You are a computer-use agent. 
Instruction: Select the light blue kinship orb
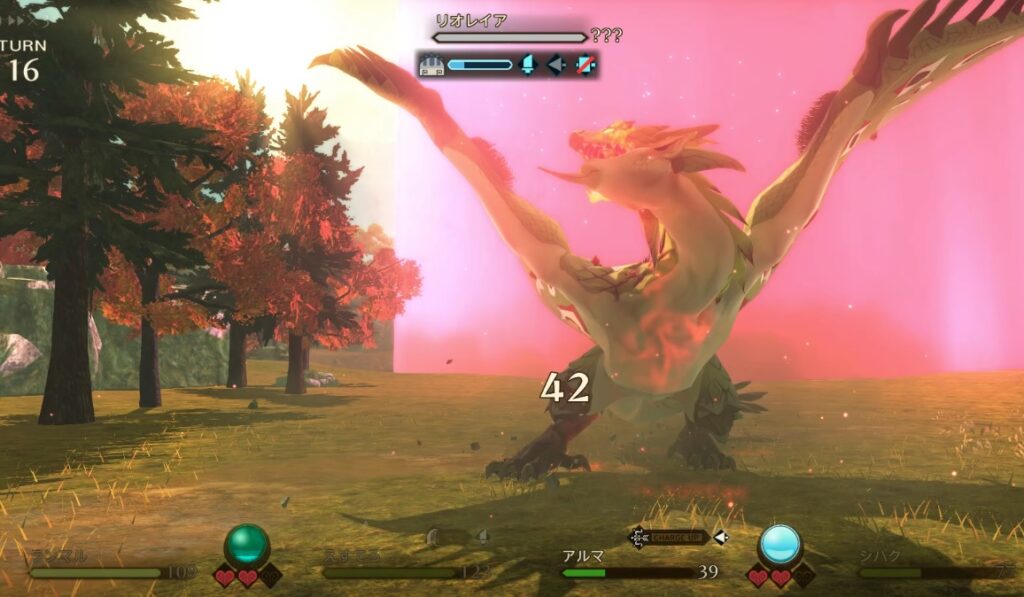click(780, 546)
